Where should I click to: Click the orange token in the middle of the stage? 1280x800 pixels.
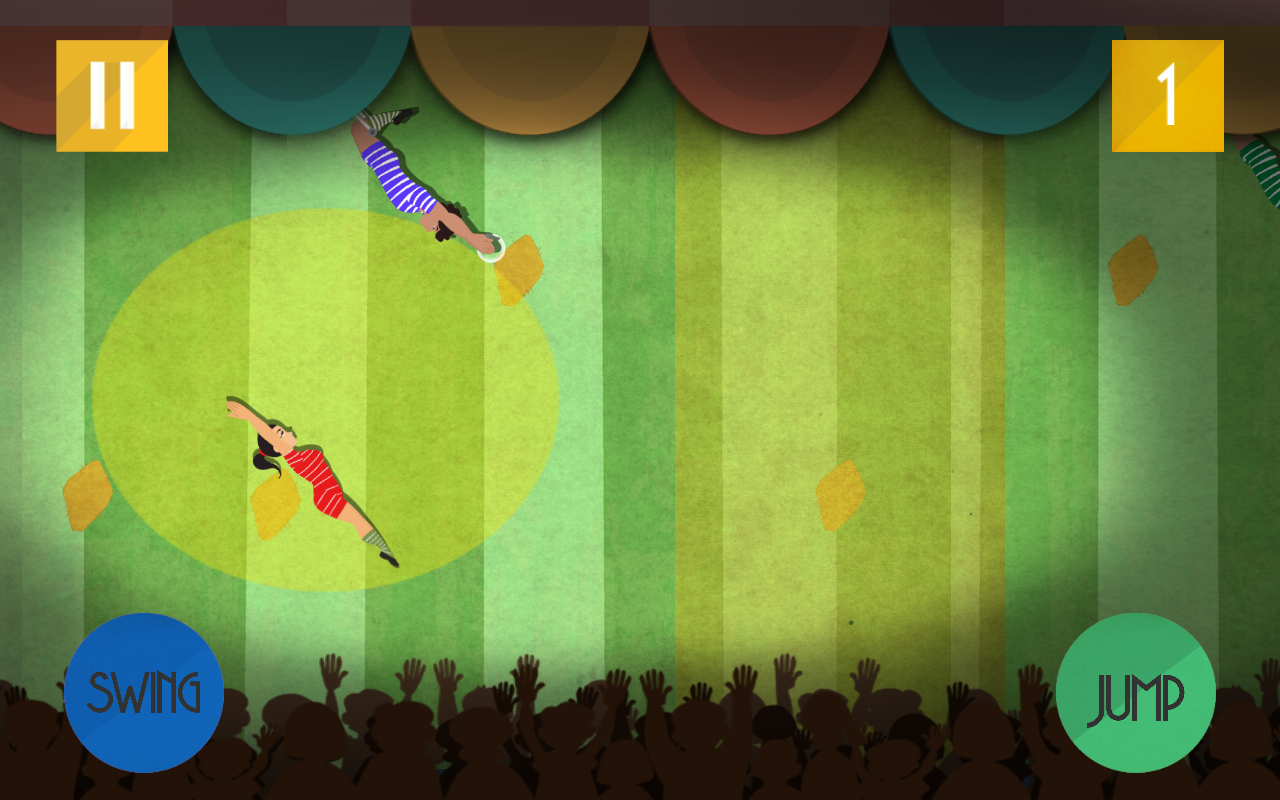(x=840, y=492)
